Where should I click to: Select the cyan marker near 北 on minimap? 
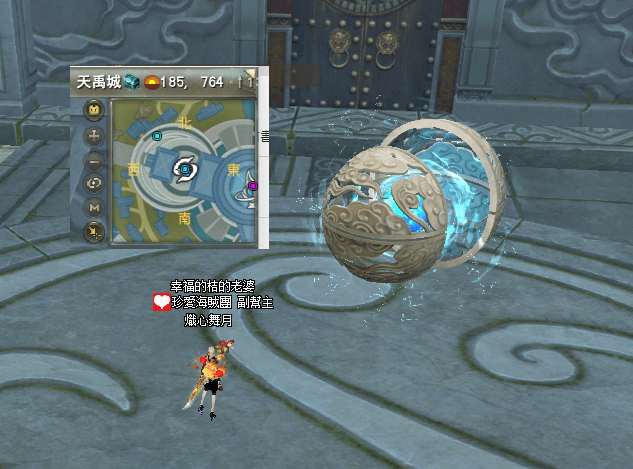pyautogui.click(x=157, y=133)
